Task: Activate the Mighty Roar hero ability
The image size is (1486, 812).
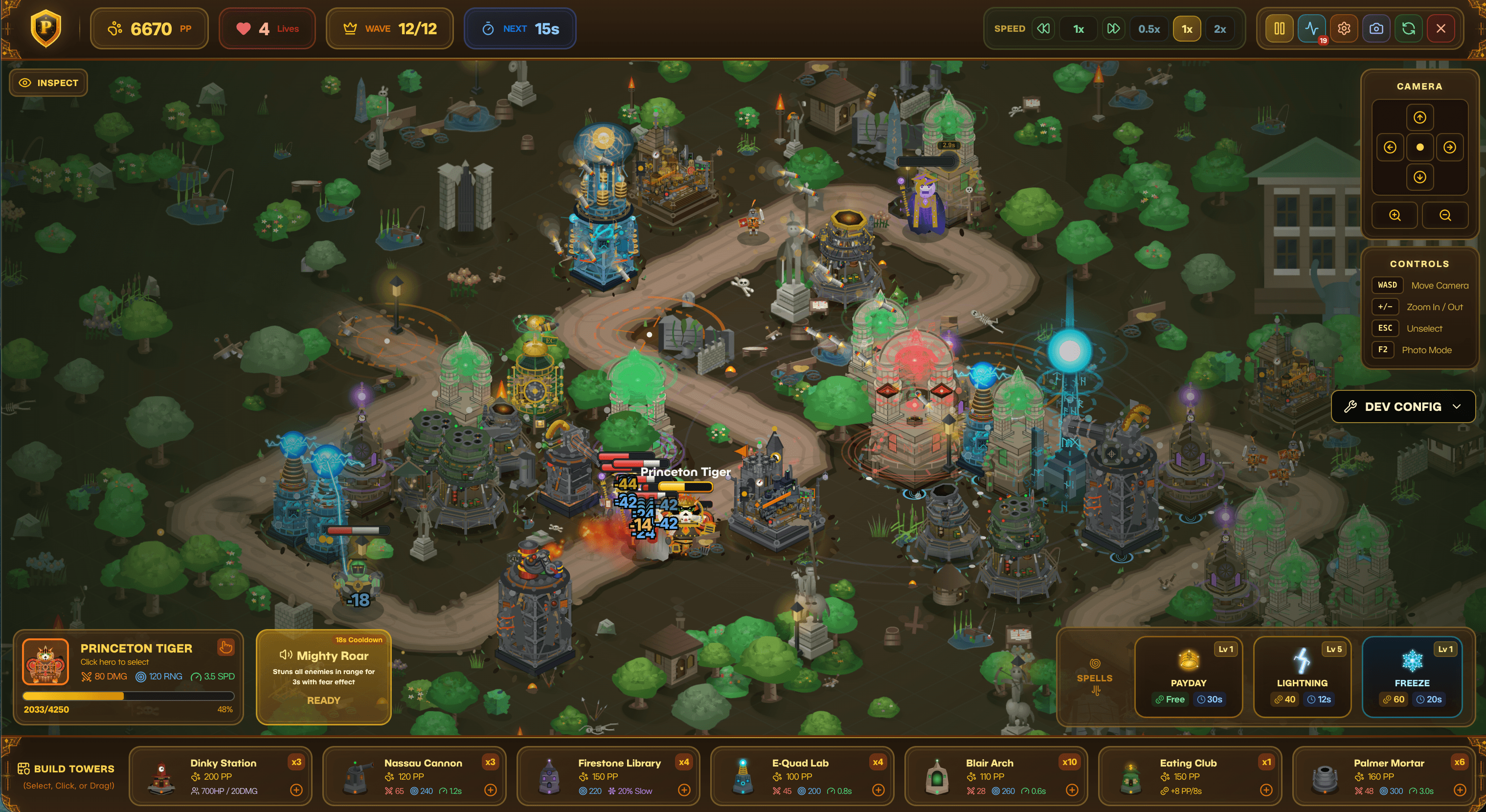Action: (x=324, y=677)
